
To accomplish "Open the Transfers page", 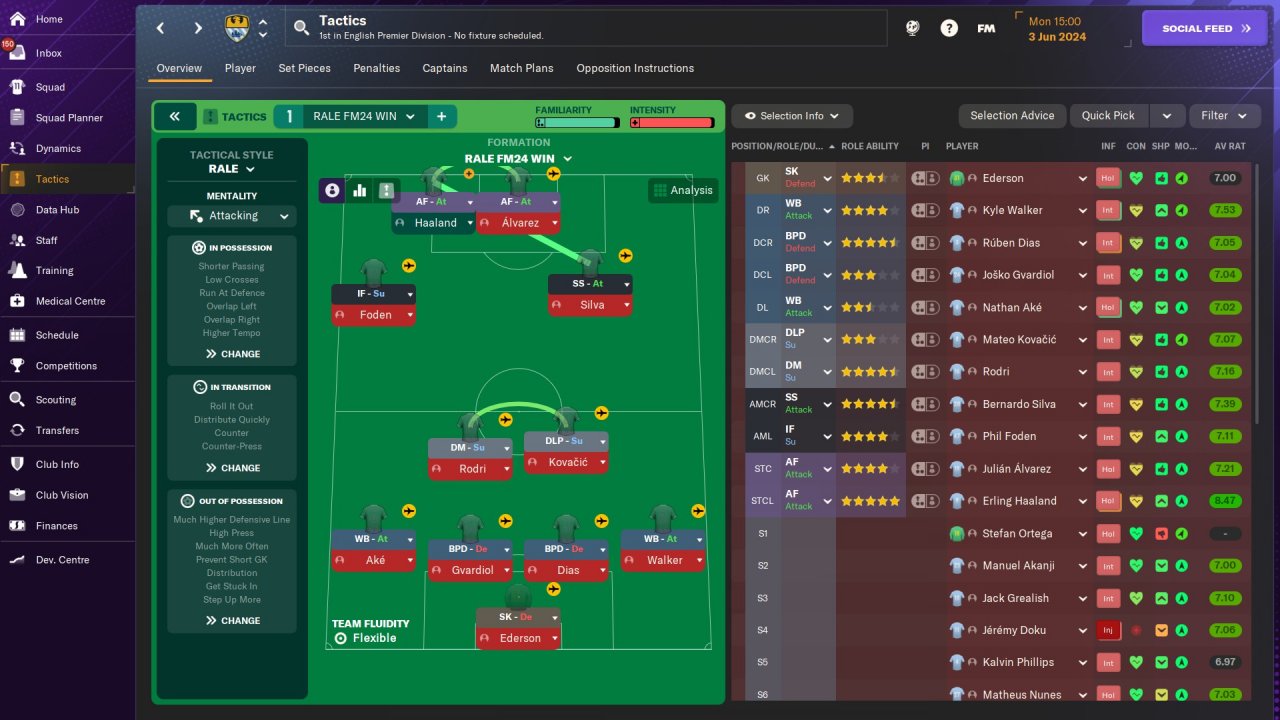I will [x=57, y=430].
